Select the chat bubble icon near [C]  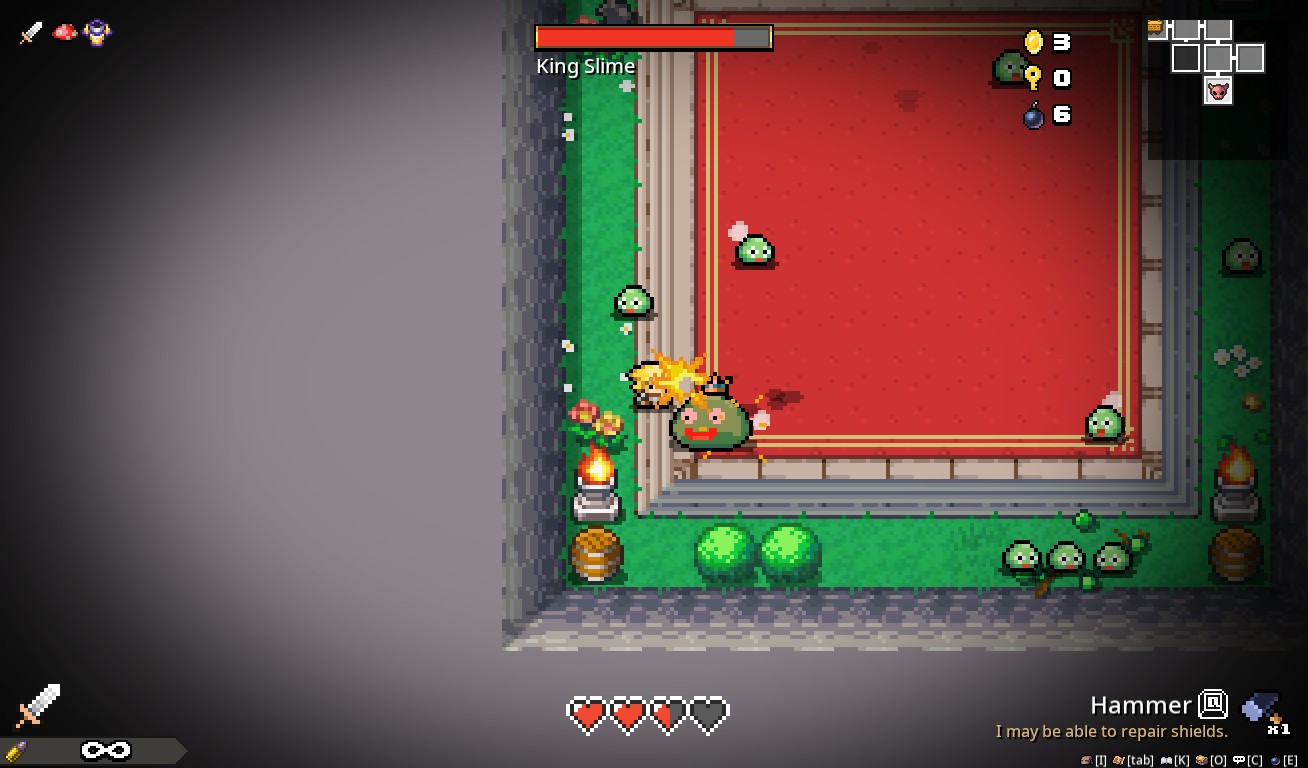click(1239, 760)
